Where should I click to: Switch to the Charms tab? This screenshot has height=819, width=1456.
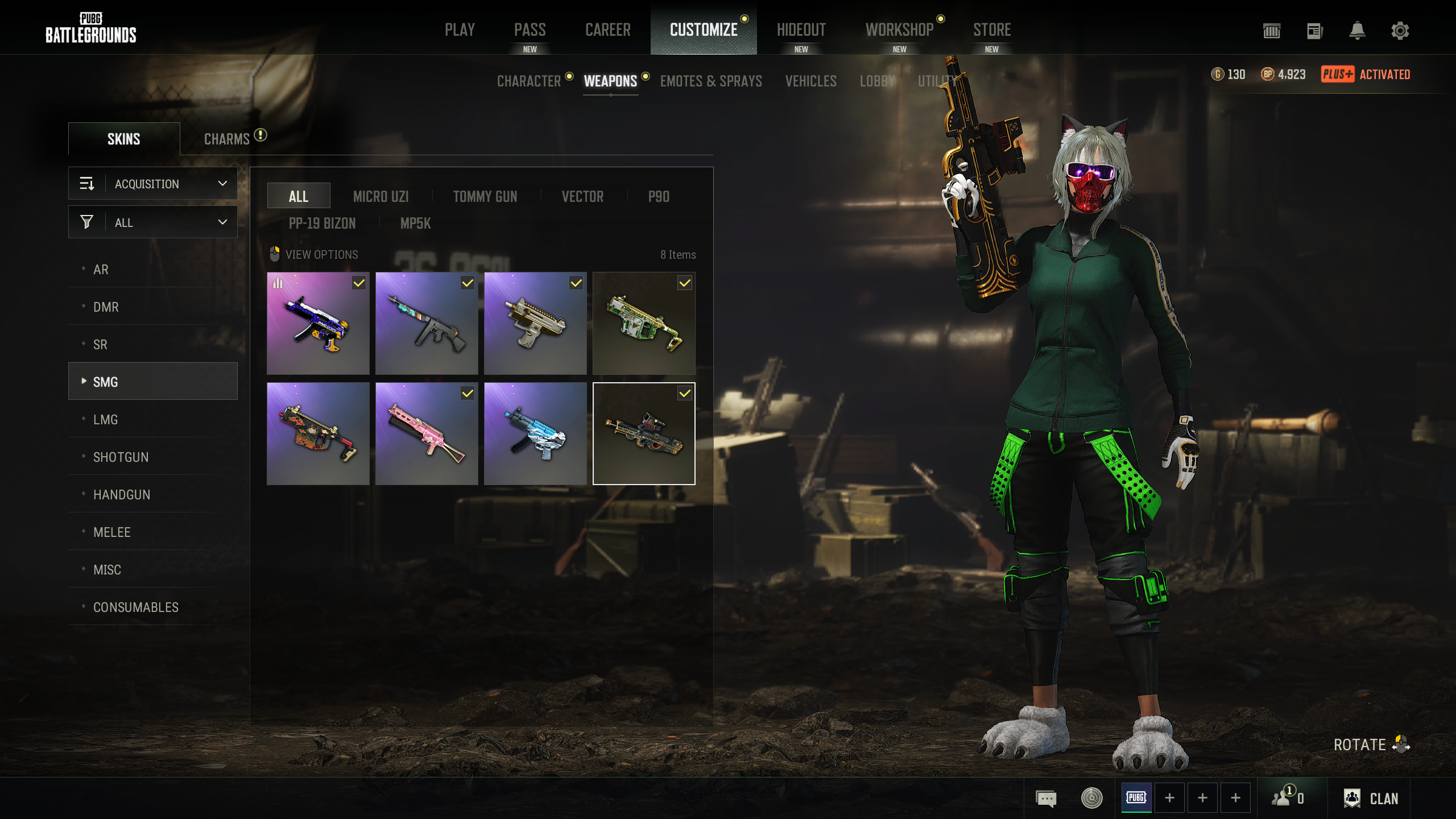click(x=227, y=139)
